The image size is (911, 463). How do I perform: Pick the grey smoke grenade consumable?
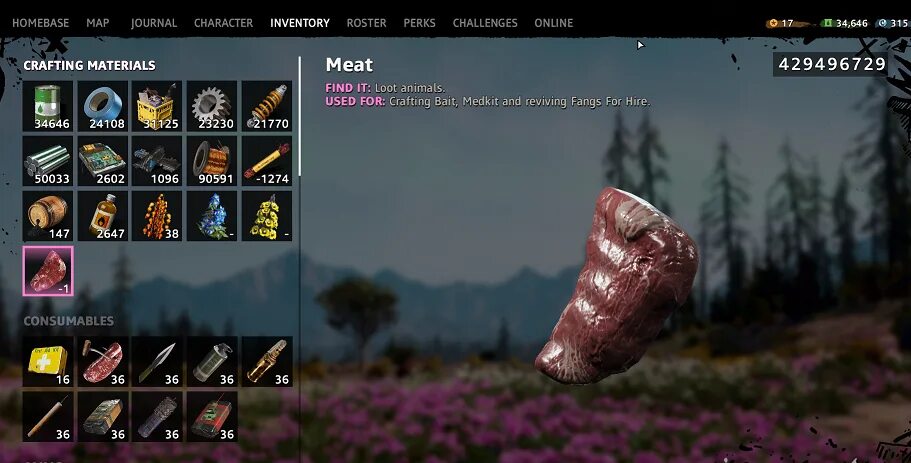pos(212,361)
